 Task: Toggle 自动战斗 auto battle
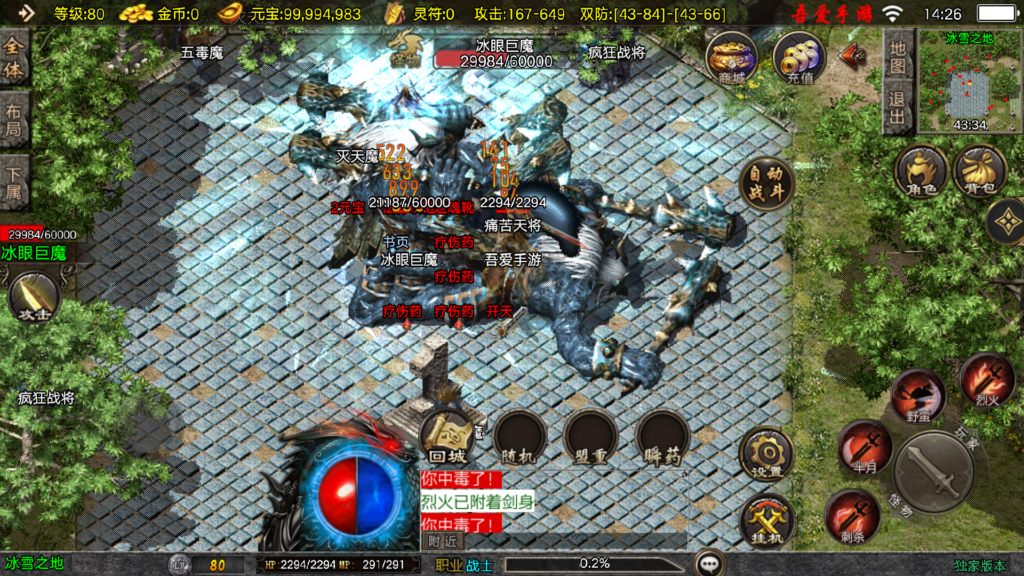[x=767, y=183]
